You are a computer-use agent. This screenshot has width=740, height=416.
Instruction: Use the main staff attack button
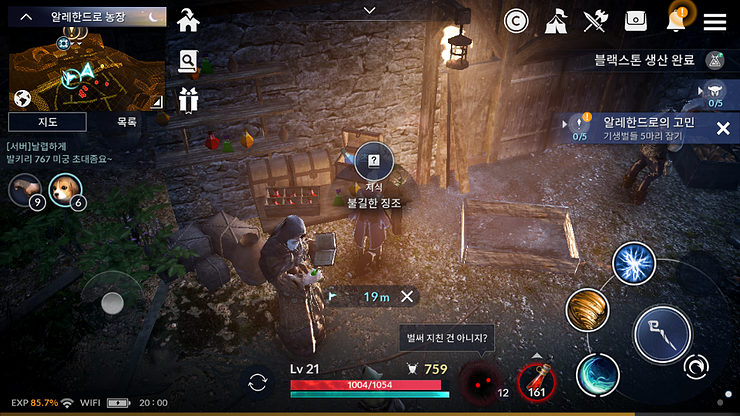coord(662,334)
